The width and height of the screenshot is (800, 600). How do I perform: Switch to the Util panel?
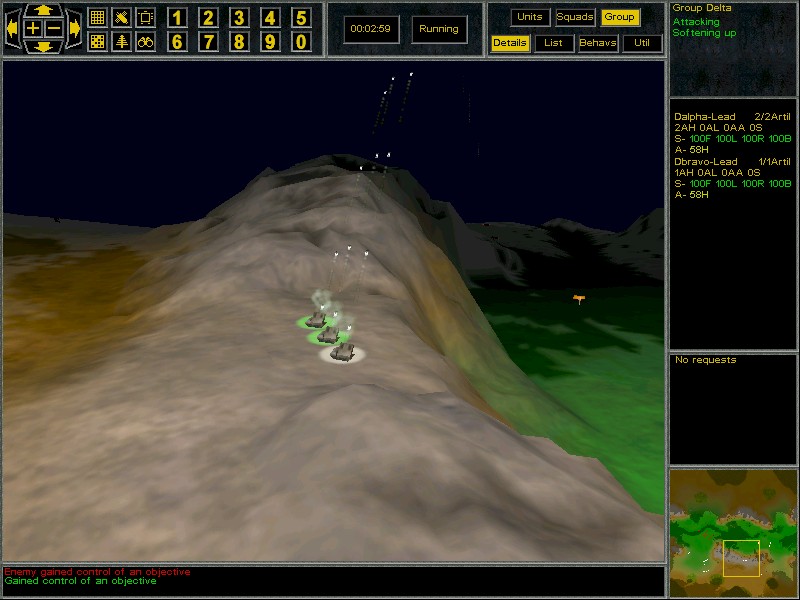(642, 43)
